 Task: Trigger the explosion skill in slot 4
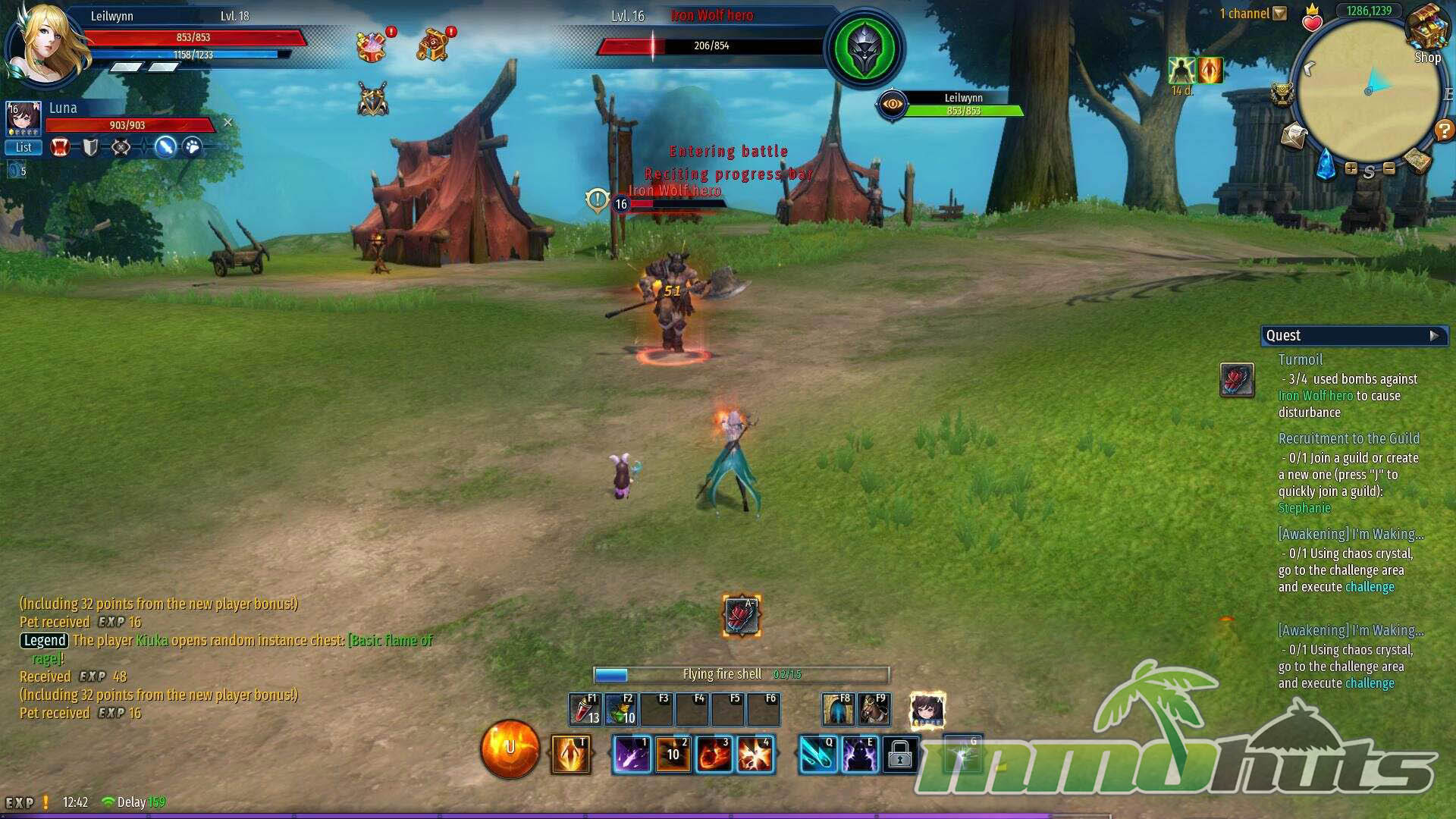[755, 755]
